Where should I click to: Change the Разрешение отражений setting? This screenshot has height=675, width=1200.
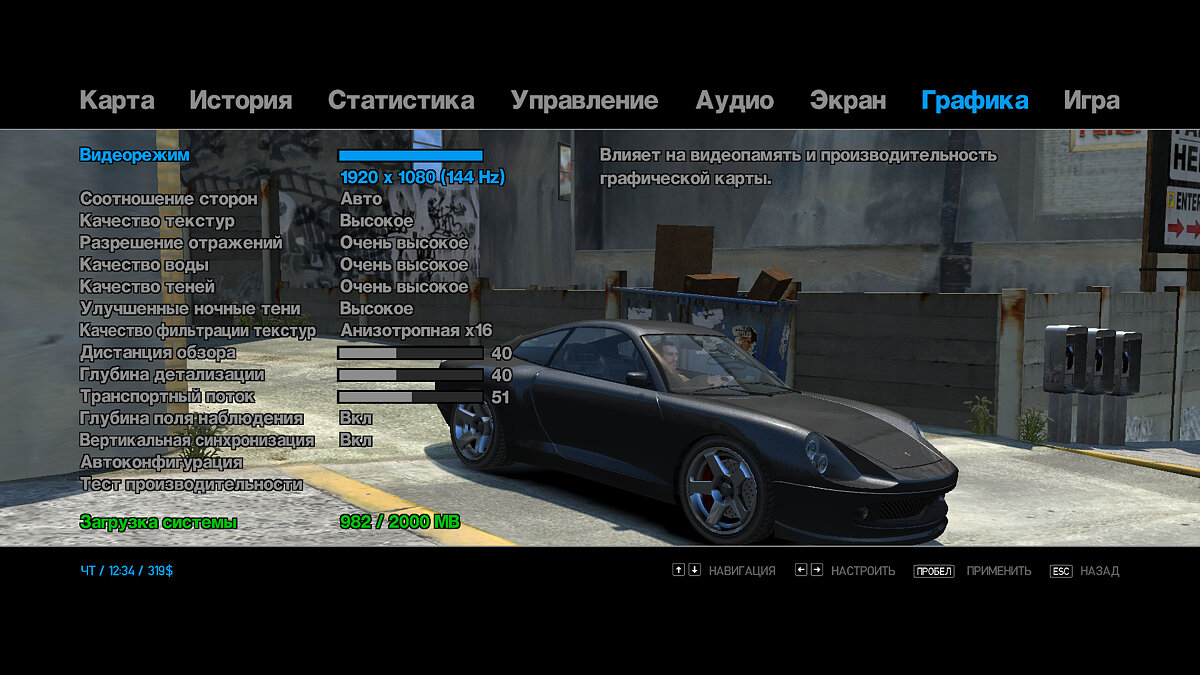181,243
